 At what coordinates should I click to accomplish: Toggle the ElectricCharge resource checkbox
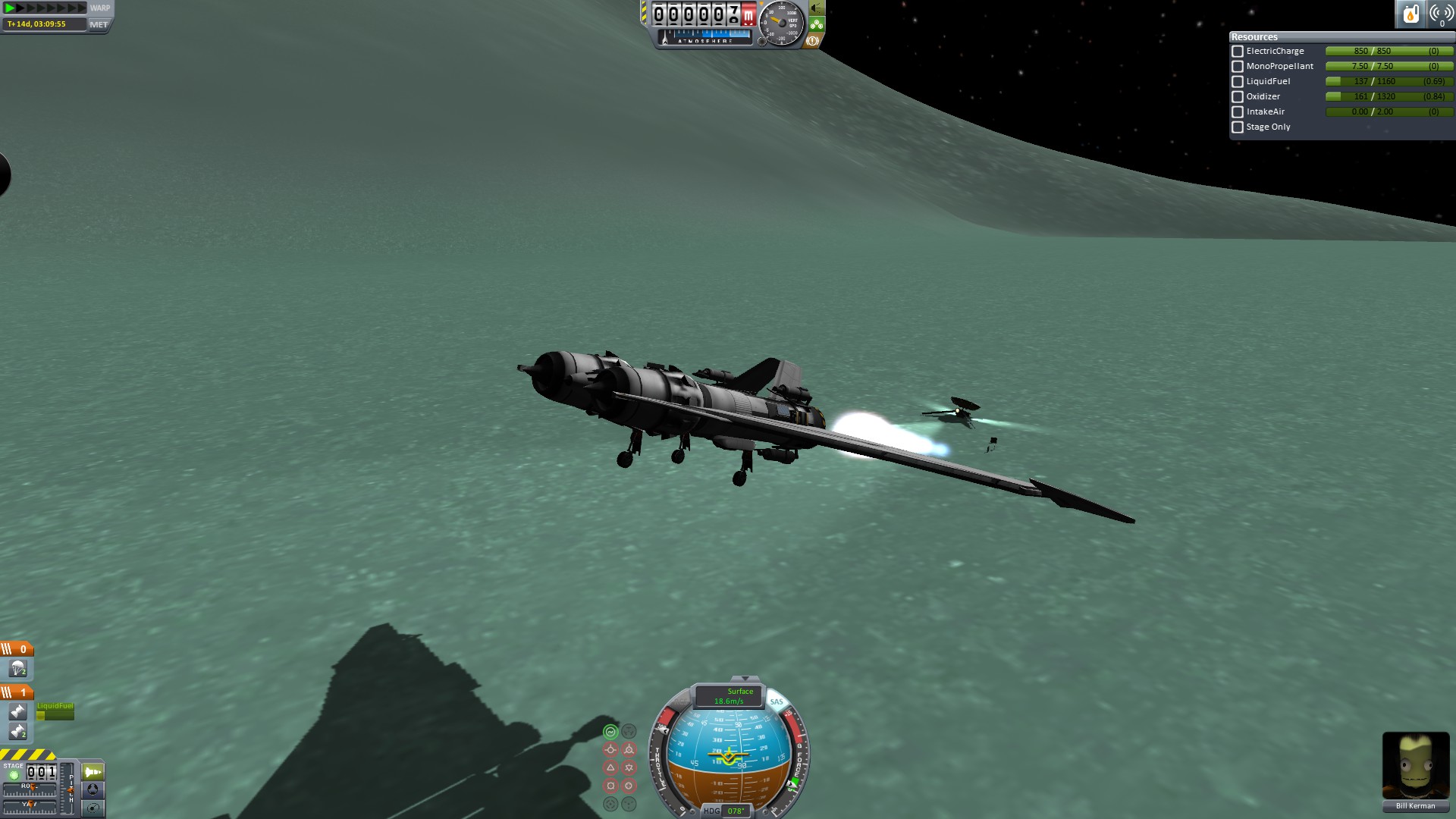pos(1238,52)
